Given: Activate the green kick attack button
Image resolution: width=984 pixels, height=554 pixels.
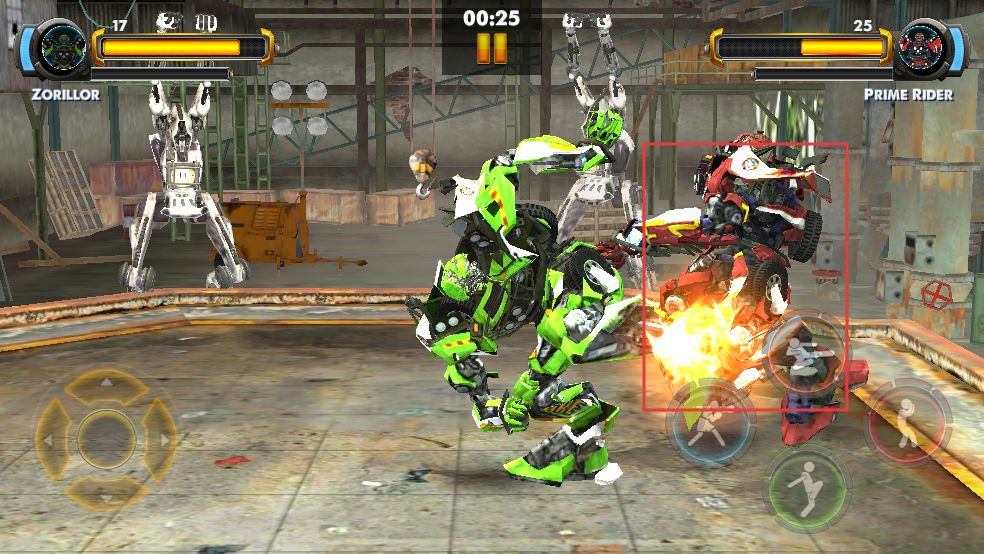Looking at the screenshot, I should (806, 489).
